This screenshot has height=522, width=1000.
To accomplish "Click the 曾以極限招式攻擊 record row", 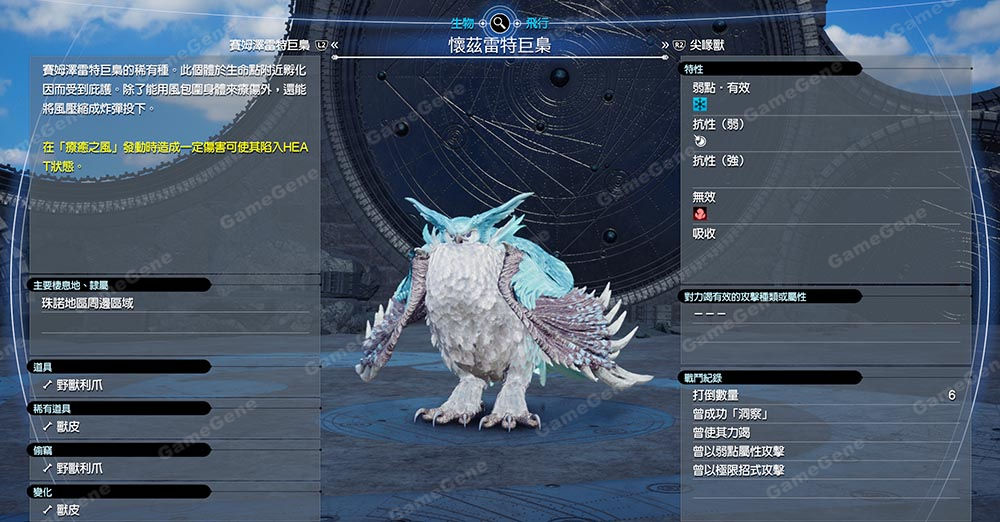I will [x=738, y=470].
